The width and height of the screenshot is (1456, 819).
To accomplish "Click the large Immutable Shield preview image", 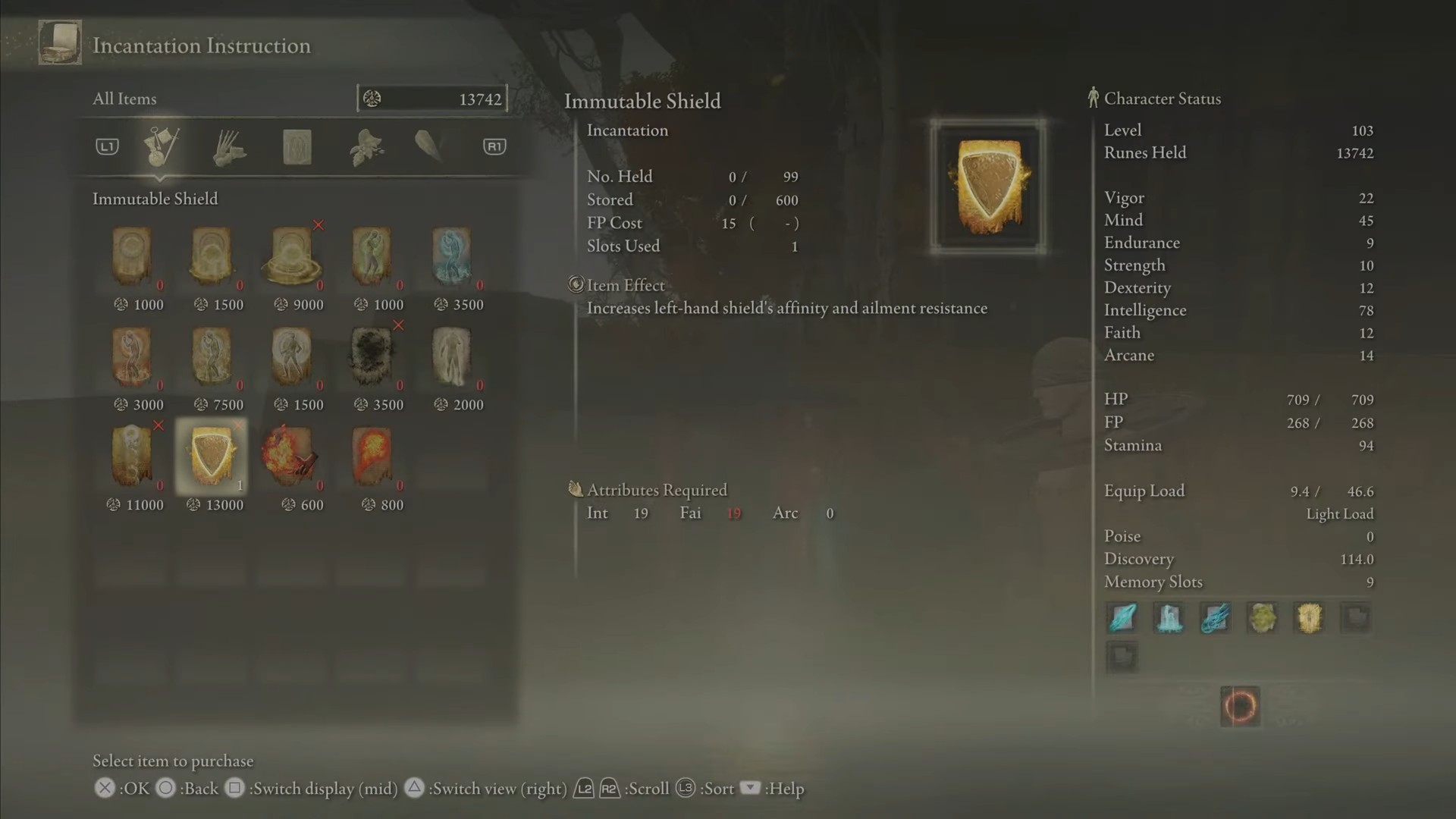I will [988, 187].
